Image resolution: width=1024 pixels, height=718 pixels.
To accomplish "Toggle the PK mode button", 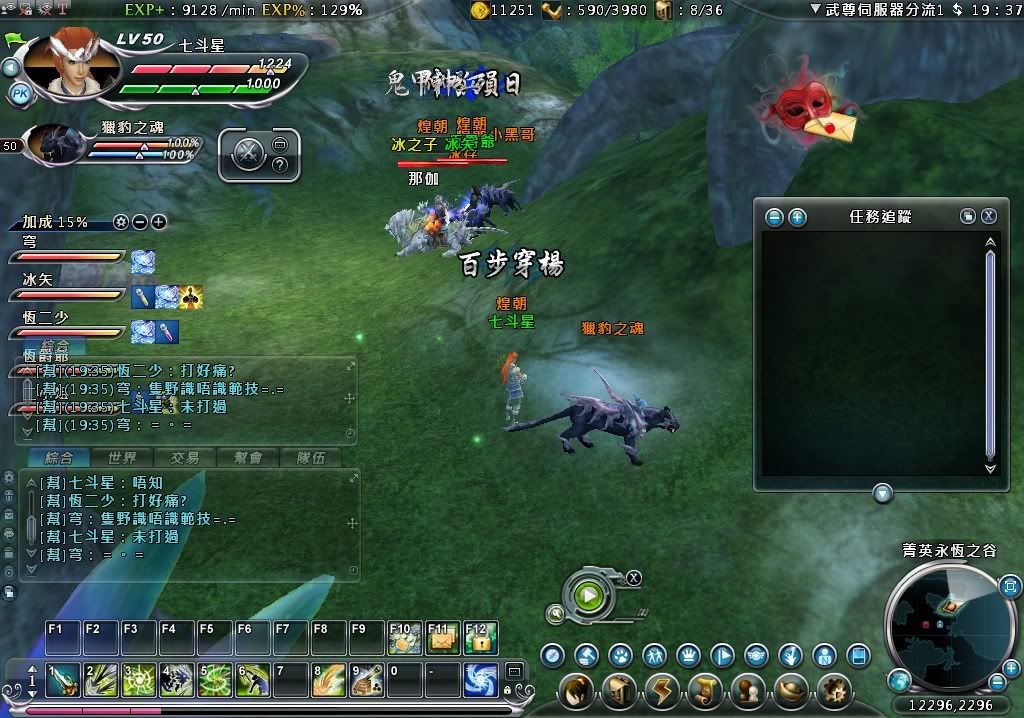I will (x=20, y=93).
